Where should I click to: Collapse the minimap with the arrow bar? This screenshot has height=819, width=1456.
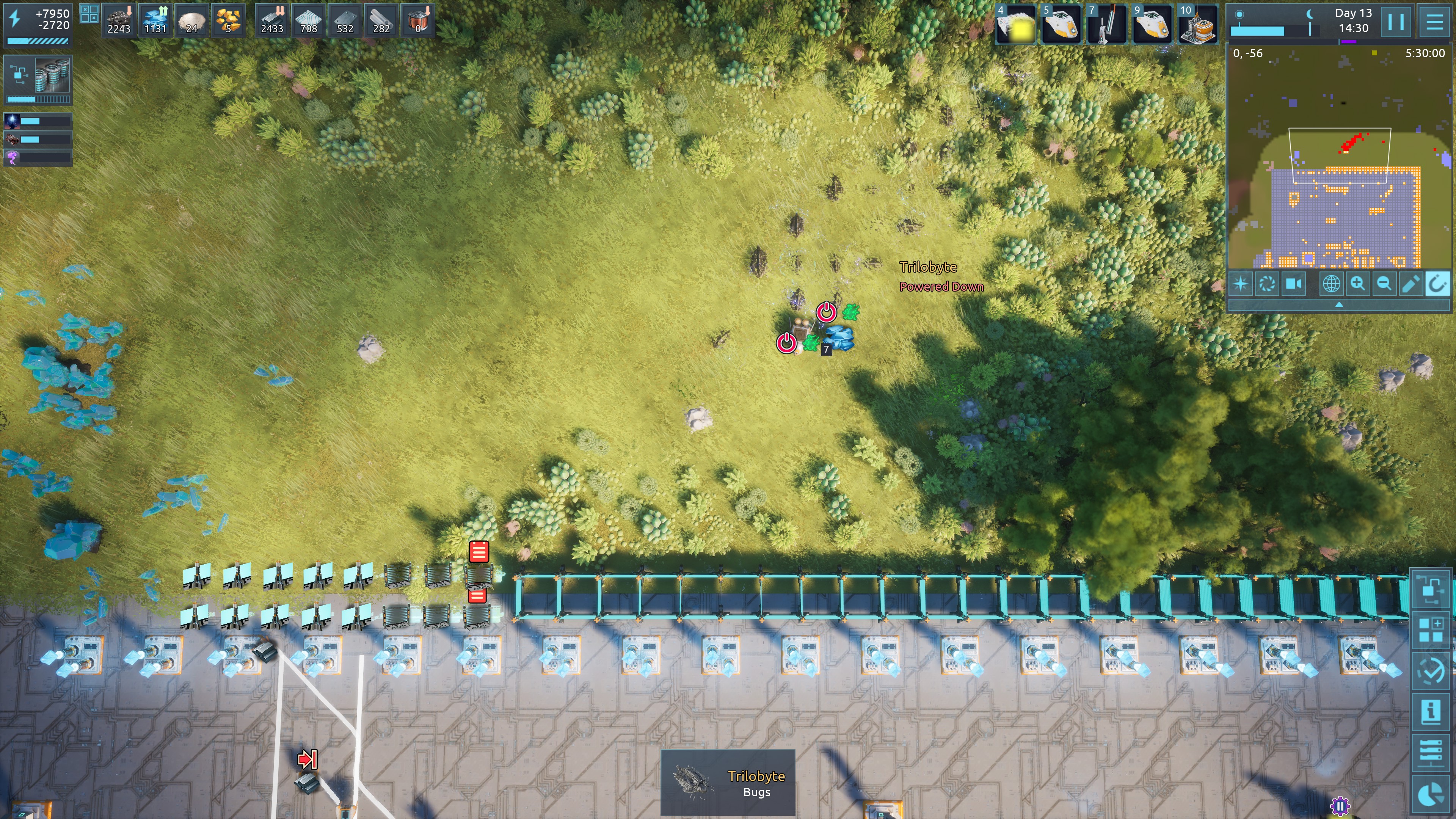pos(1338,304)
